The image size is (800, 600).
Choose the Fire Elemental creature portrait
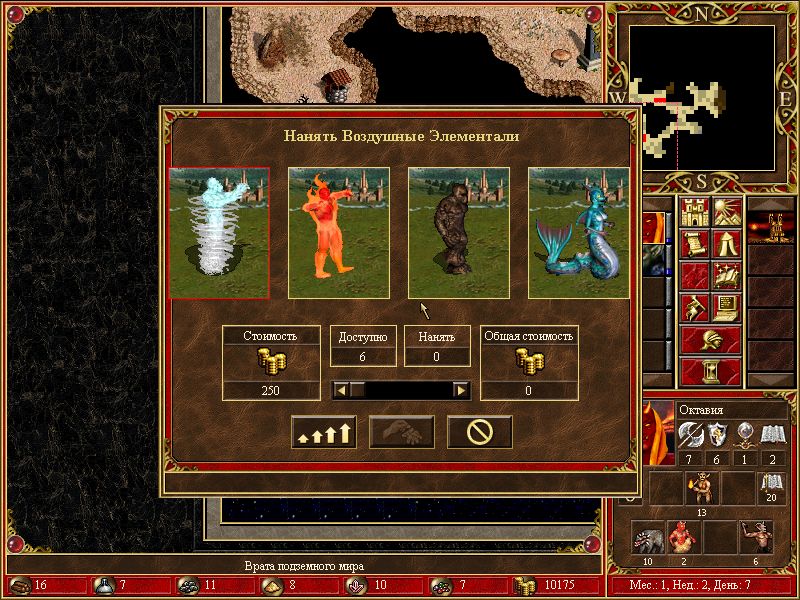[x=339, y=233]
